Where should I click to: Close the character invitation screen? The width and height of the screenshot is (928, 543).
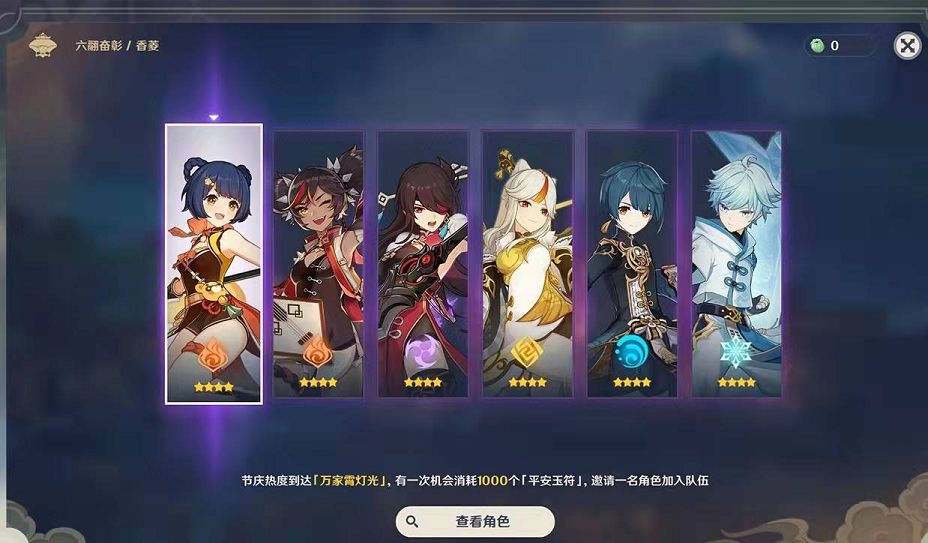coord(906,45)
